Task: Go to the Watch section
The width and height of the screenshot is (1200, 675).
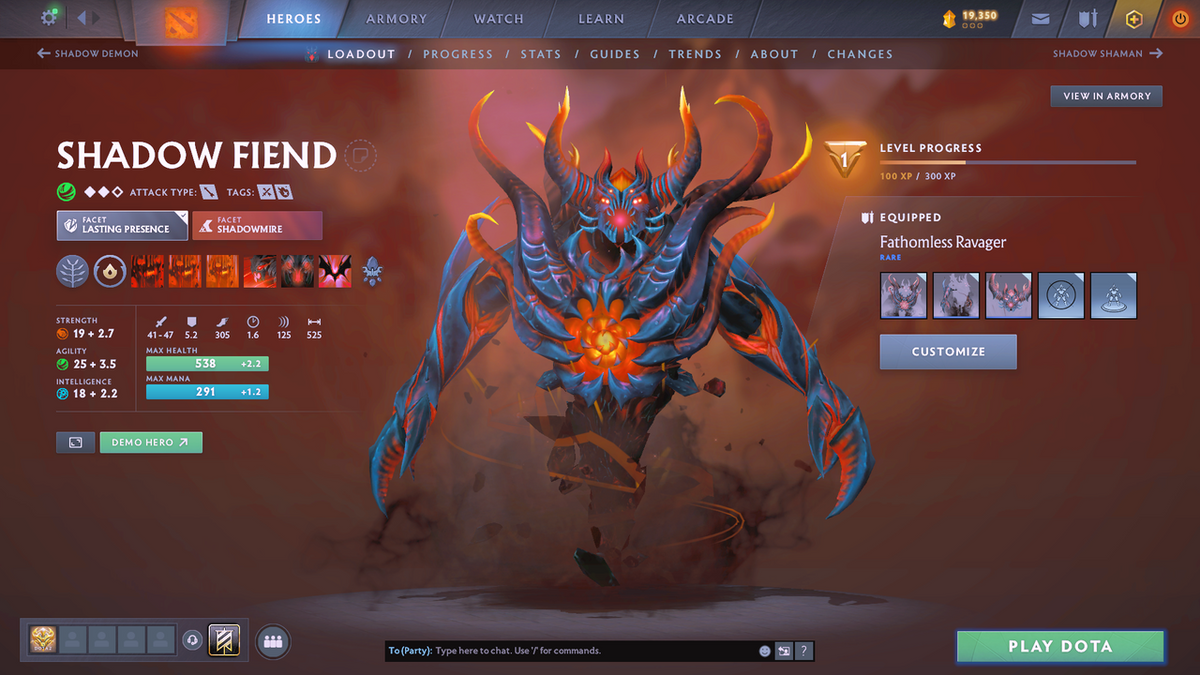Action: 498,19
